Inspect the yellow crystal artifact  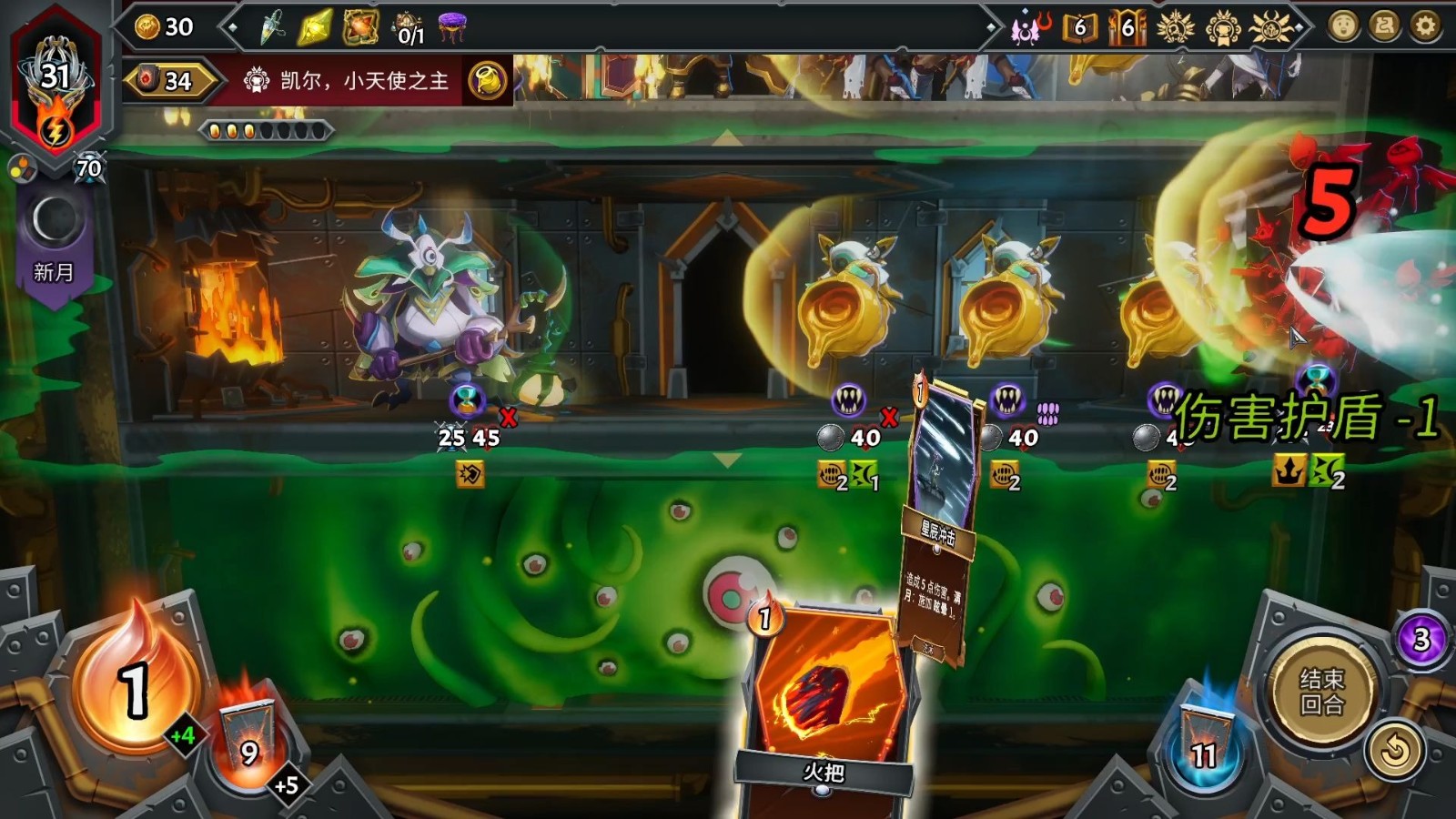click(x=315, y=29)
